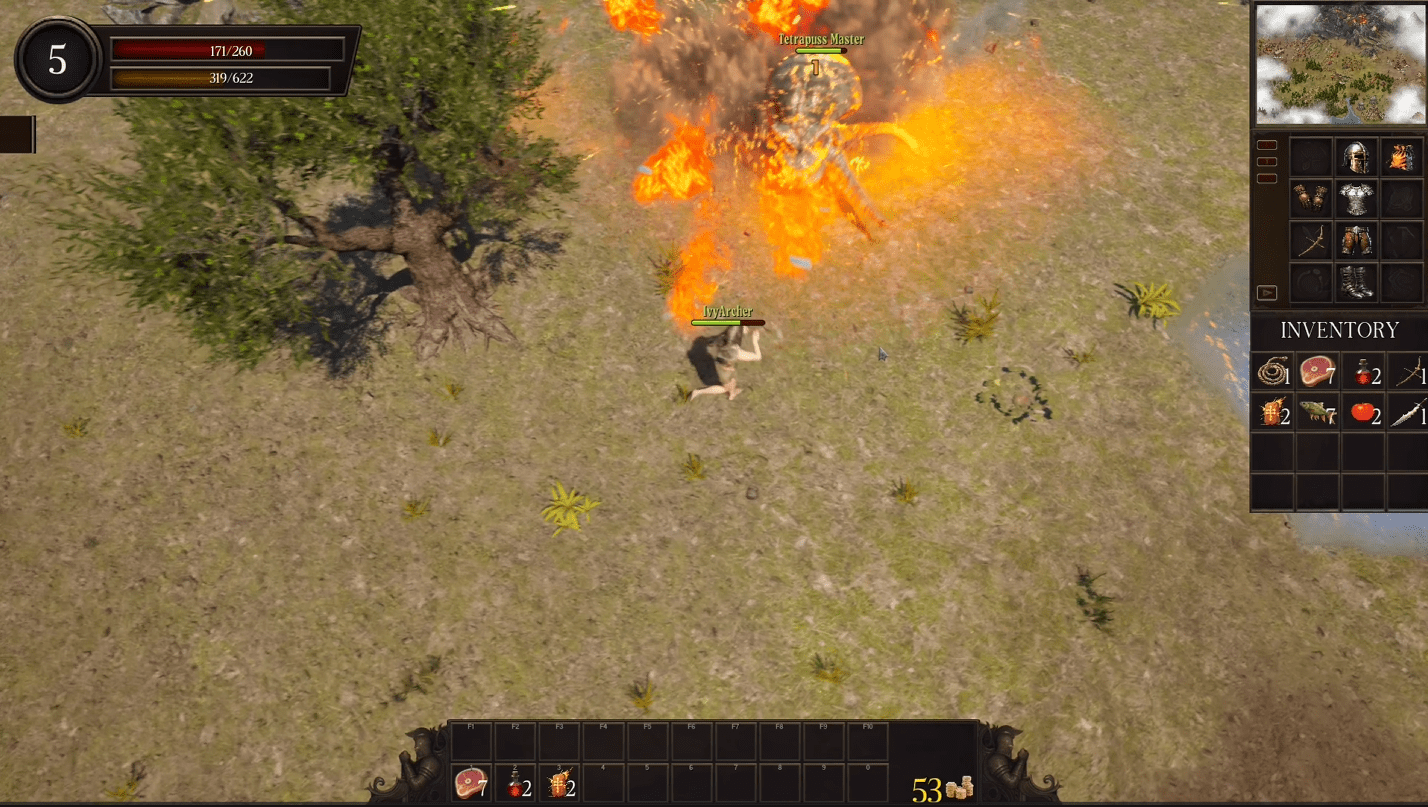Screen dimensions: 1428x807
Task: Pick the tomato in inventory
Action: click(x=1362, y=412)
